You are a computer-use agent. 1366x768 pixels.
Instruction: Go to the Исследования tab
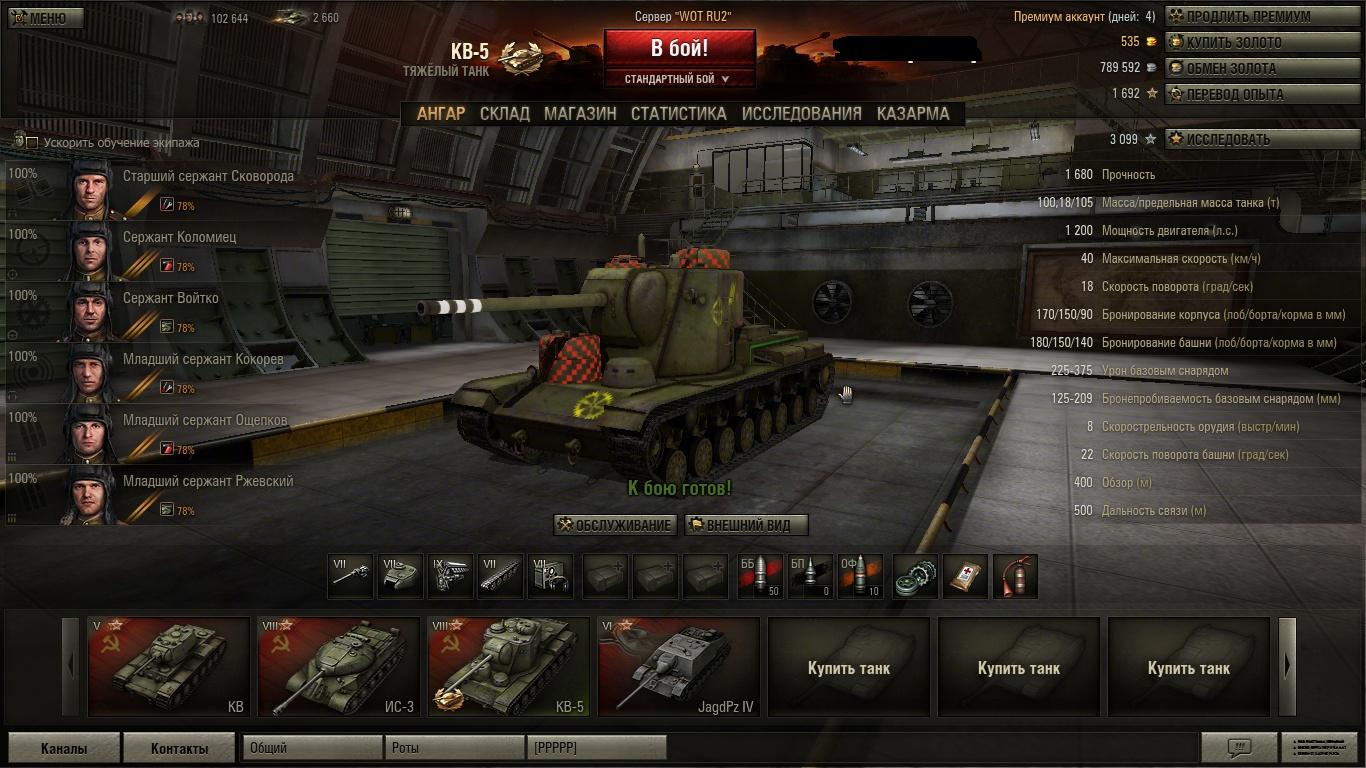point(801,113)
